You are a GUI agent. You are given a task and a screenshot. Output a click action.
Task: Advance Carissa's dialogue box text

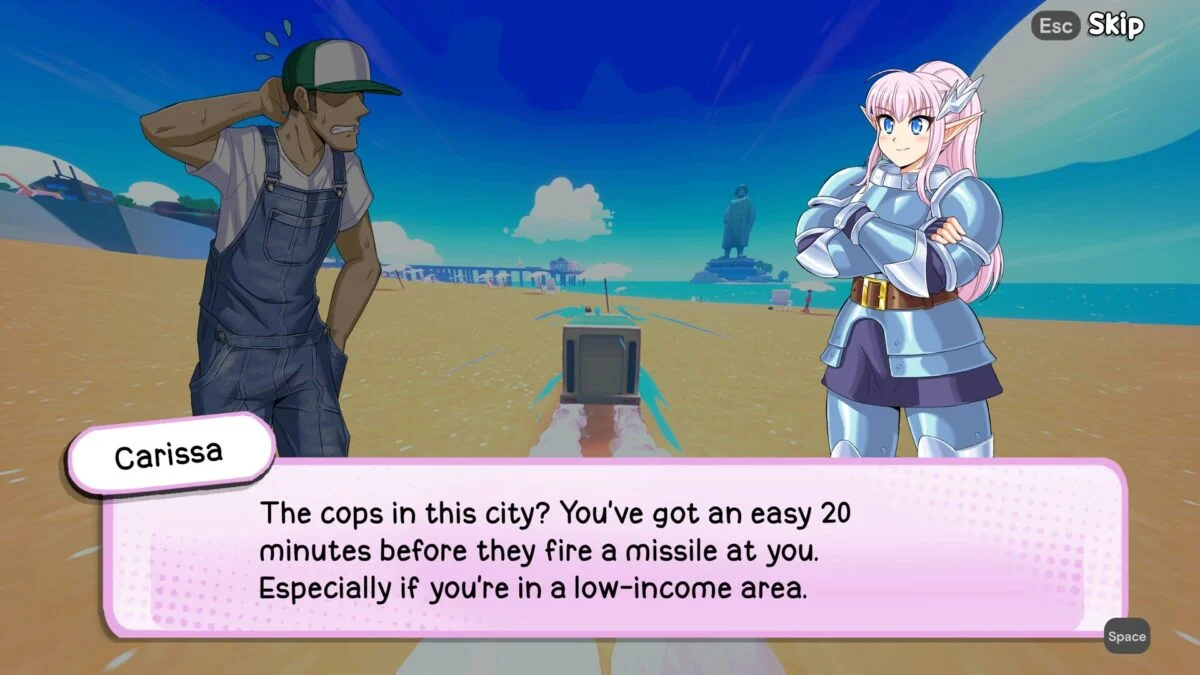pos(1126,636)
